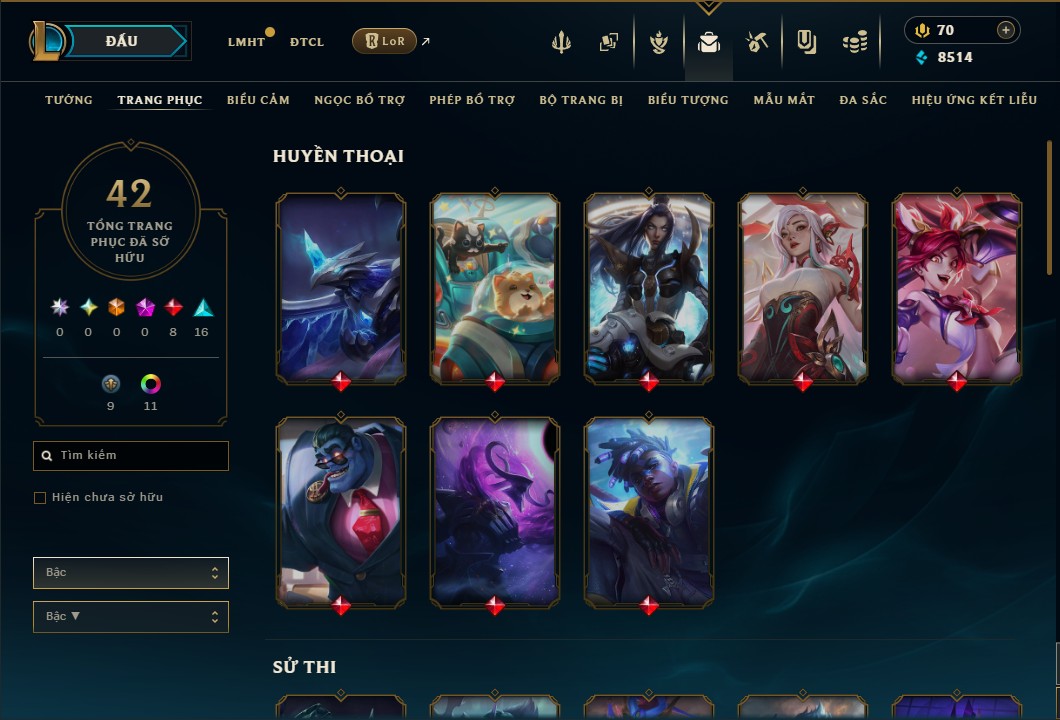Select the PHÉP BỔ TRỢ tab
The height and width of the screenshot is (720, 1060).
[472, 100]
